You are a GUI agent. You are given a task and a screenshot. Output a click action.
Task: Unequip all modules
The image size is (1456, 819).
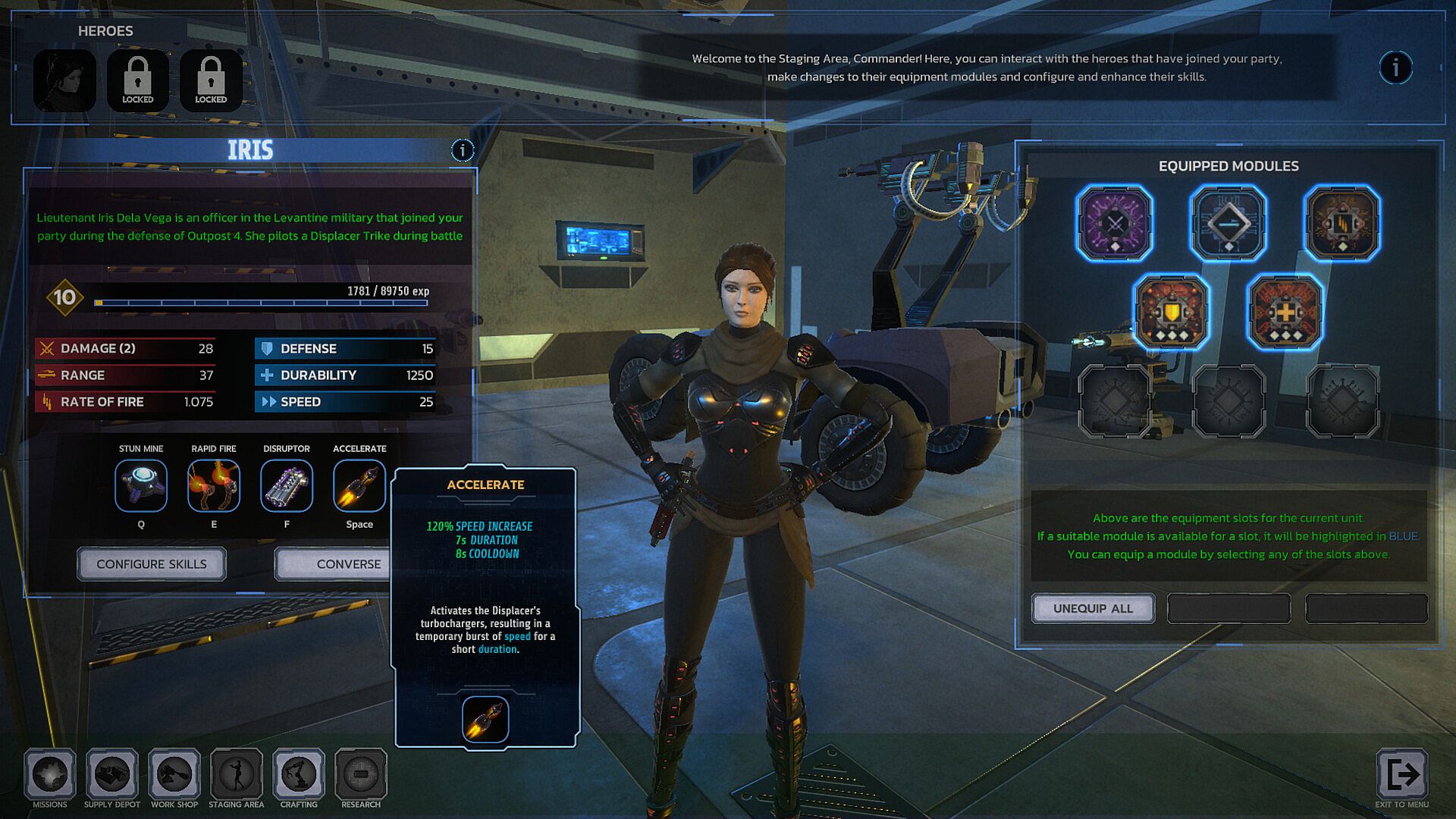[1093, 608]
